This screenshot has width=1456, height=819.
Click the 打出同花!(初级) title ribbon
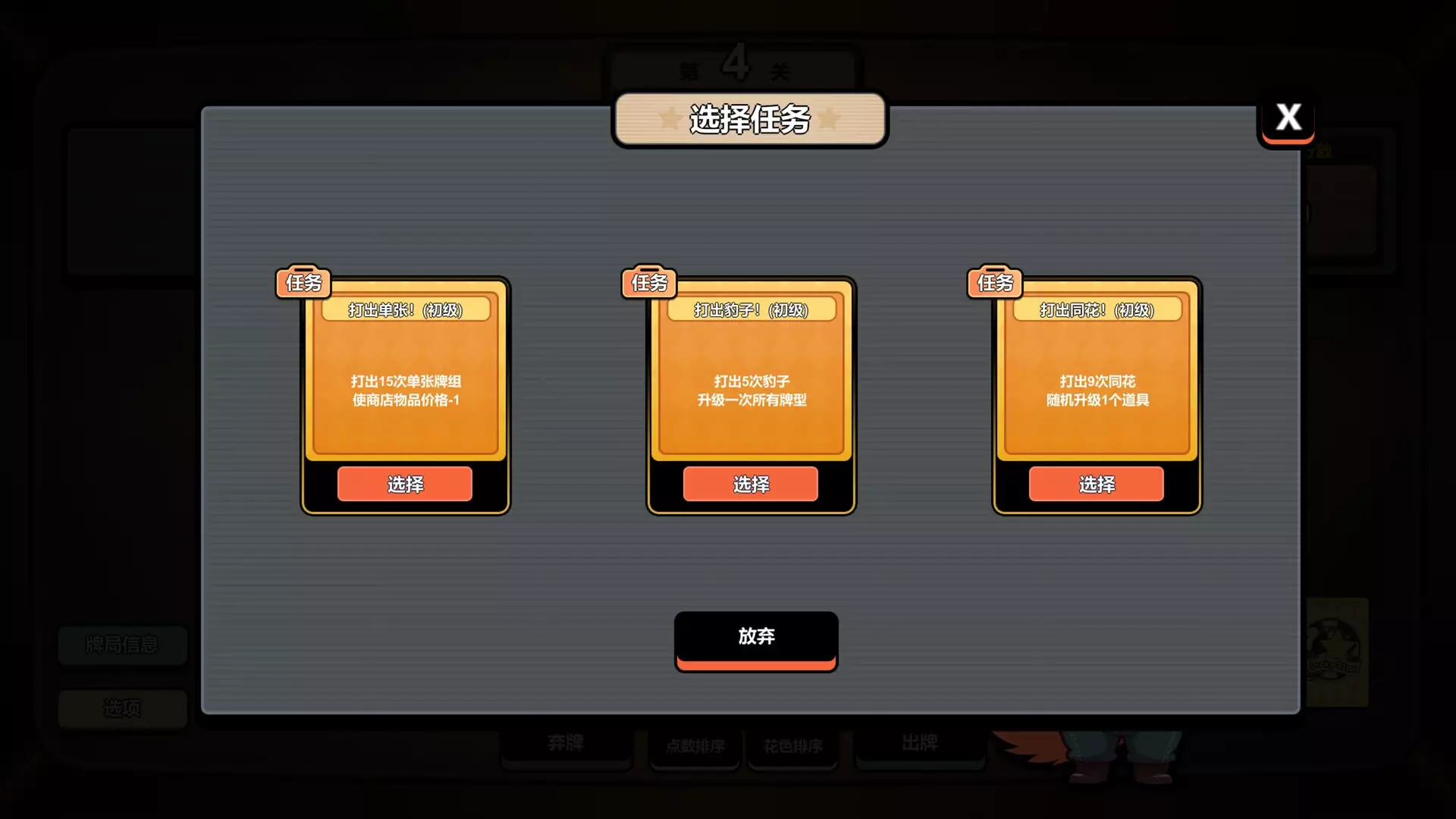point(1095,310)
